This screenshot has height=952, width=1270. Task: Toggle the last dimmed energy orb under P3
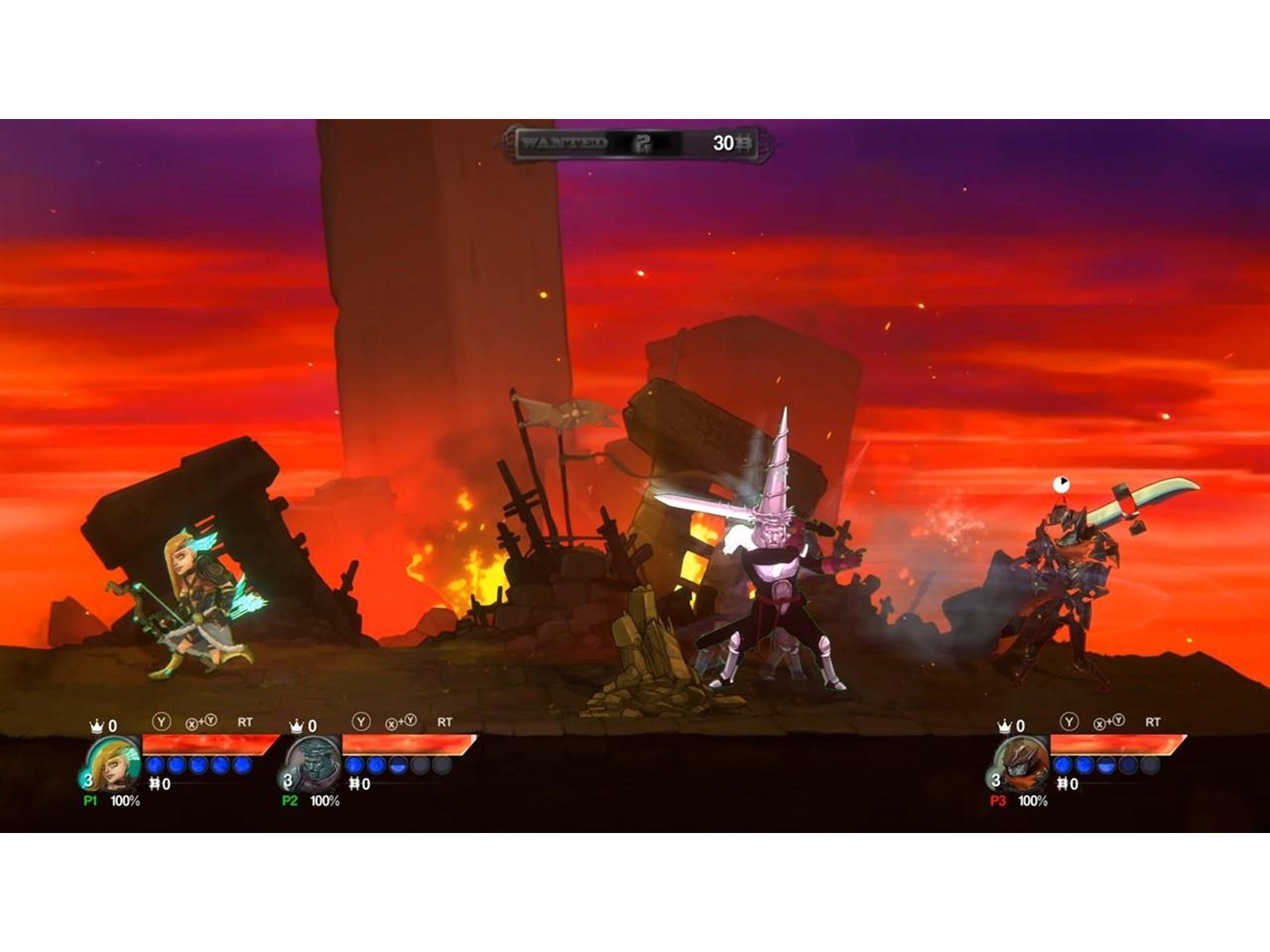click(1150, 766)
